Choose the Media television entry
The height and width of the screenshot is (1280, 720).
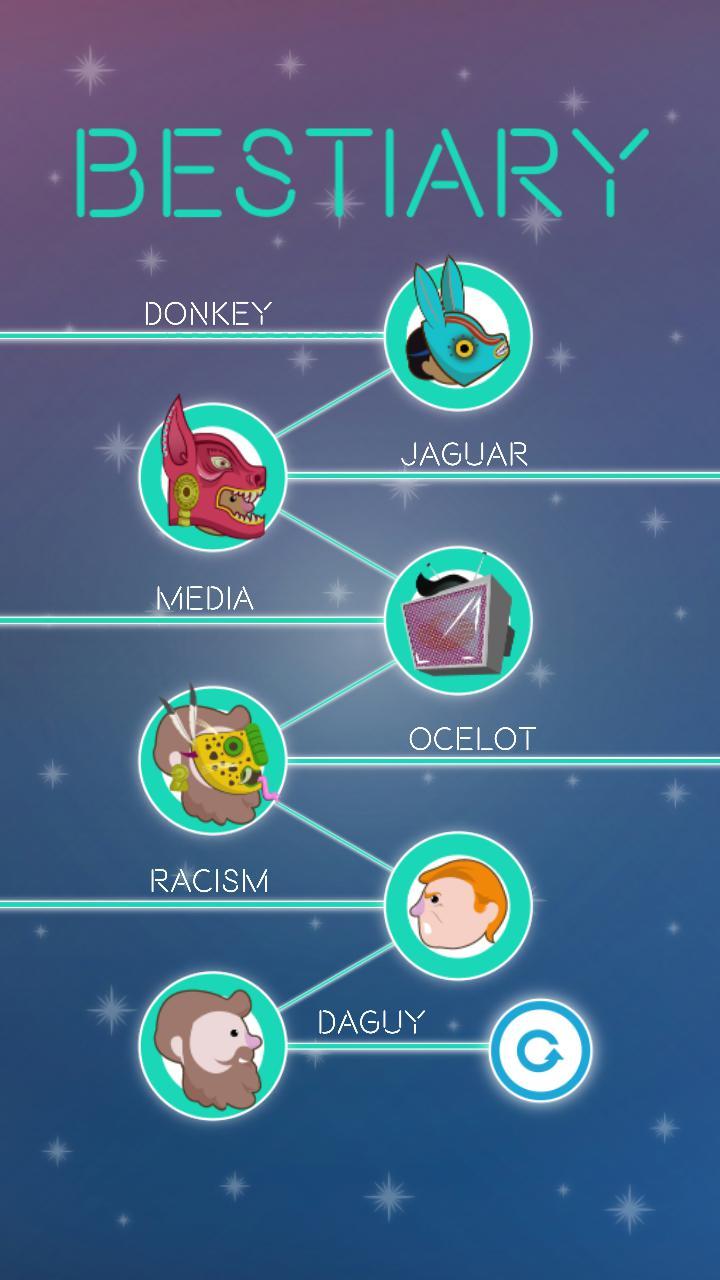[458, 620]
